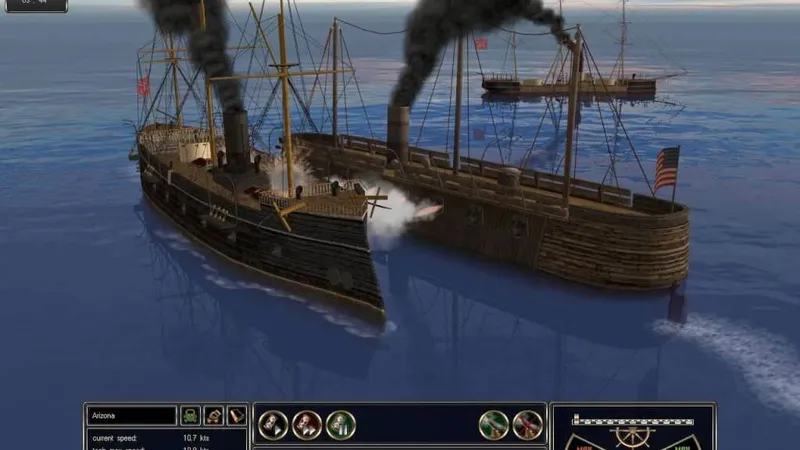Select the Arizona ship name field
The width and height of the screenshot is (800, 450).
pyautogui.click(x=131, y=415)
